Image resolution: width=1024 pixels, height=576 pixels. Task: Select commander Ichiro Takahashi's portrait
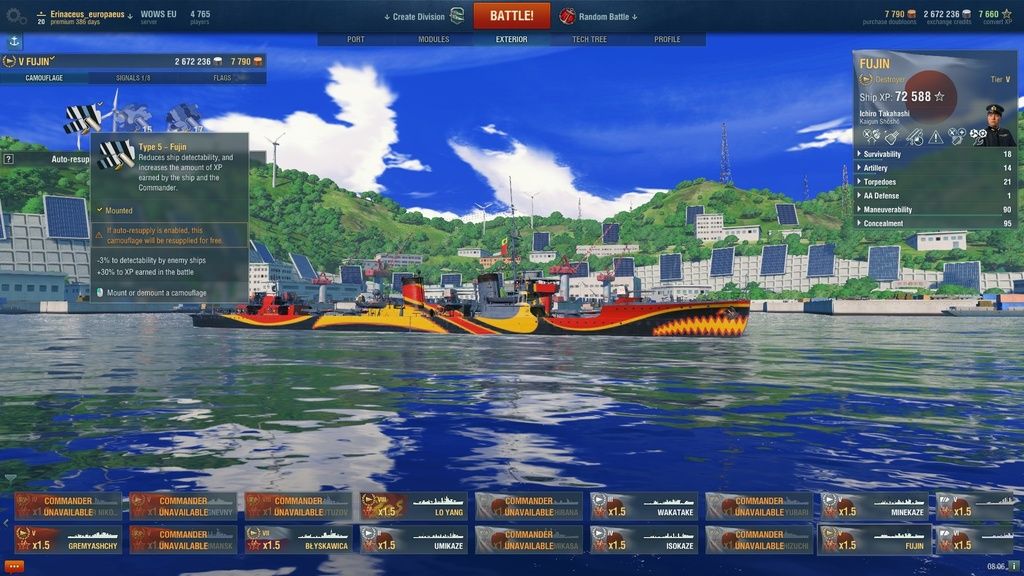click(995, 124)
